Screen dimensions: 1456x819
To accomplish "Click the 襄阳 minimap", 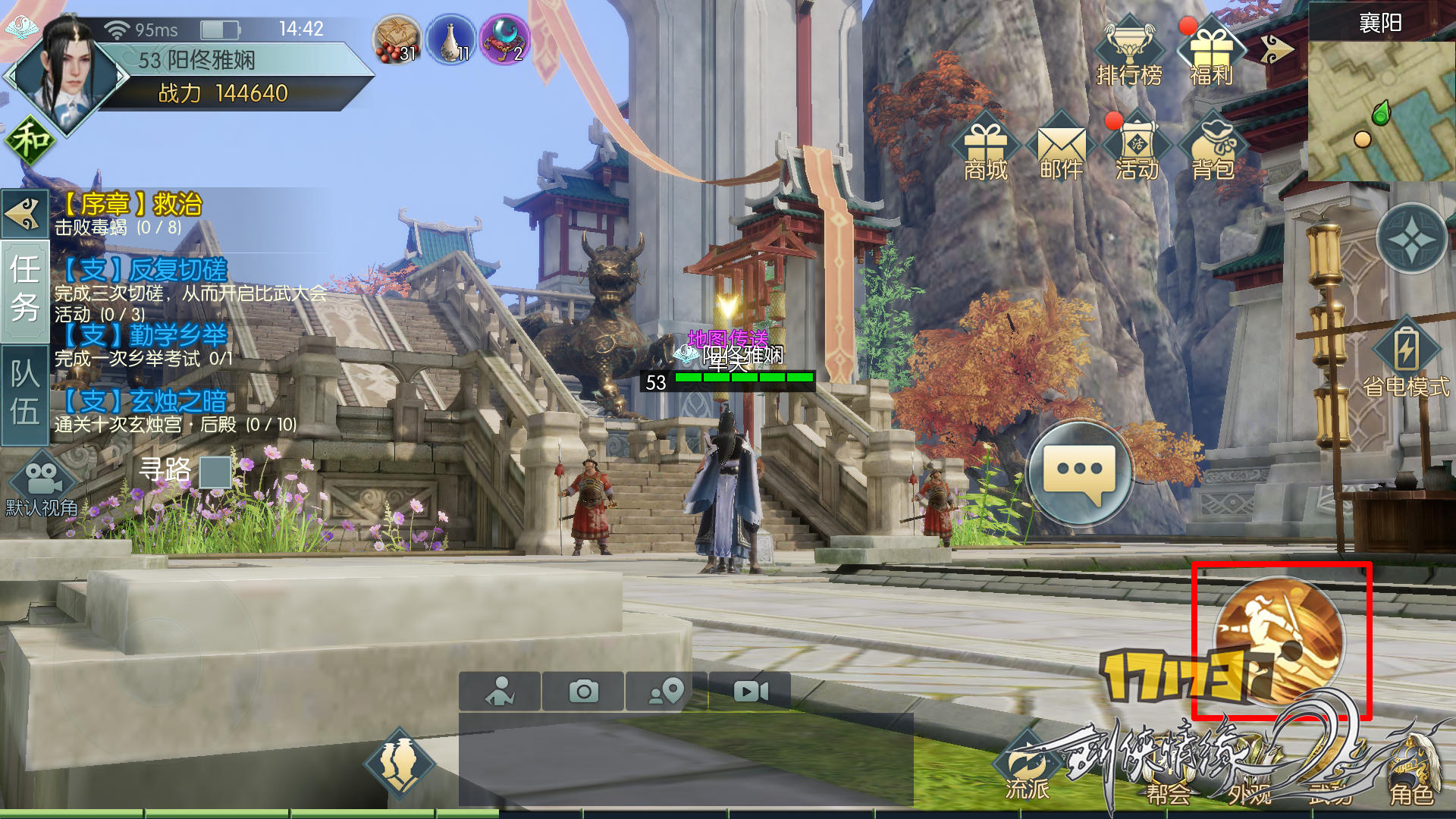I will tap(1381, 110).
